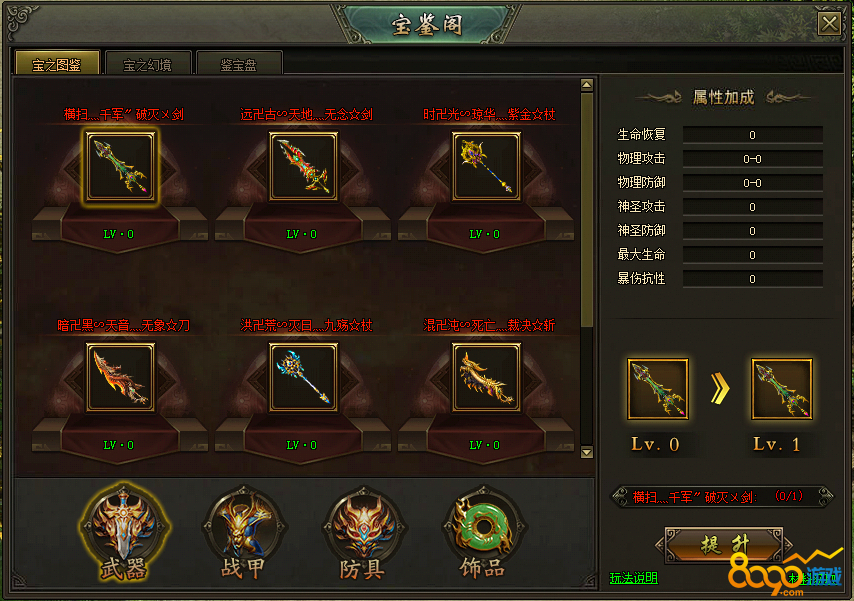
Task: Click the Lv. 0 current weapon preview
Action: [658, 391]
